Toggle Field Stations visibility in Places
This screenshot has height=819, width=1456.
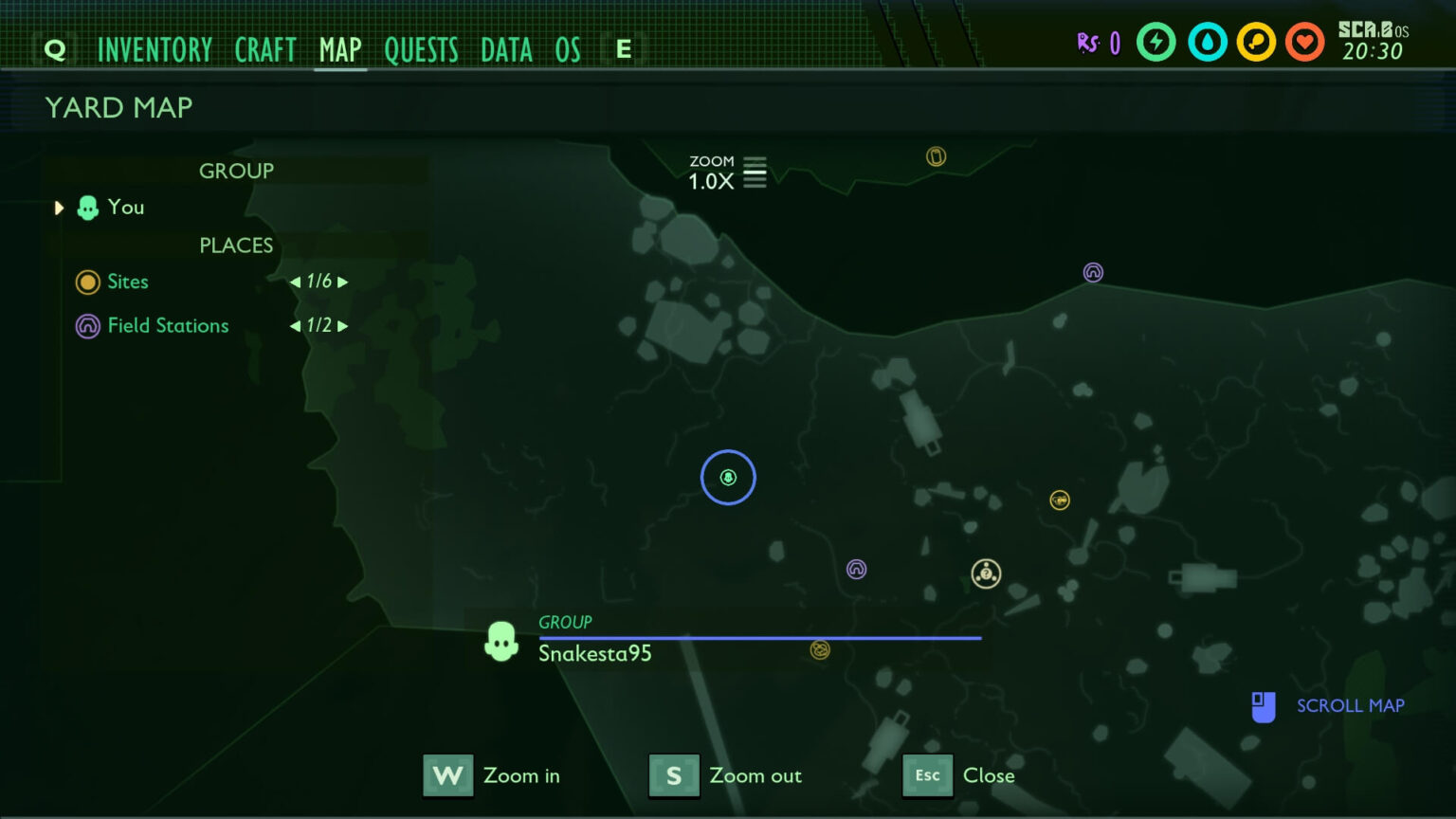[87, 326]
